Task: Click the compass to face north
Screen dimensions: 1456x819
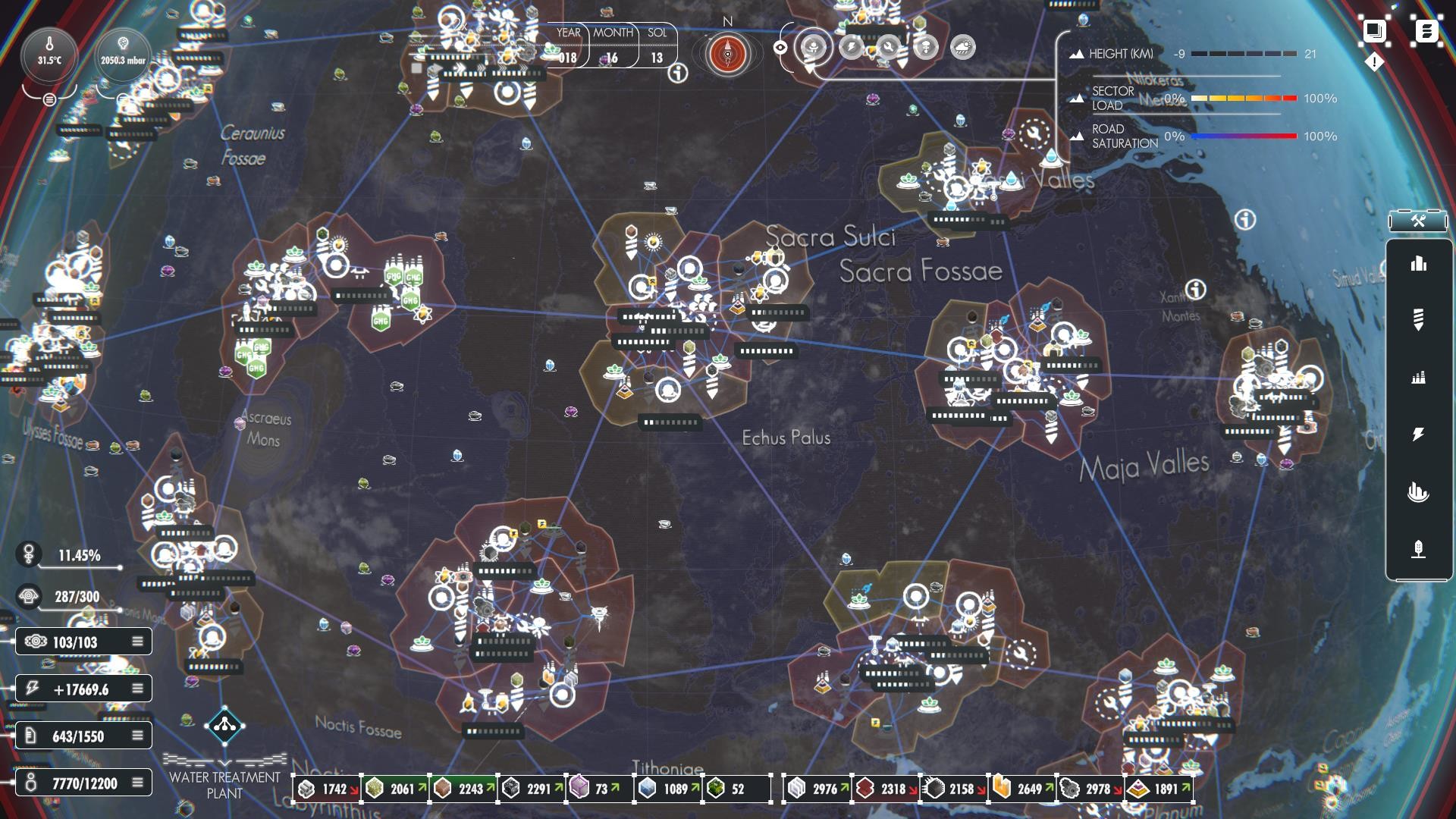Action: (726, 55)
